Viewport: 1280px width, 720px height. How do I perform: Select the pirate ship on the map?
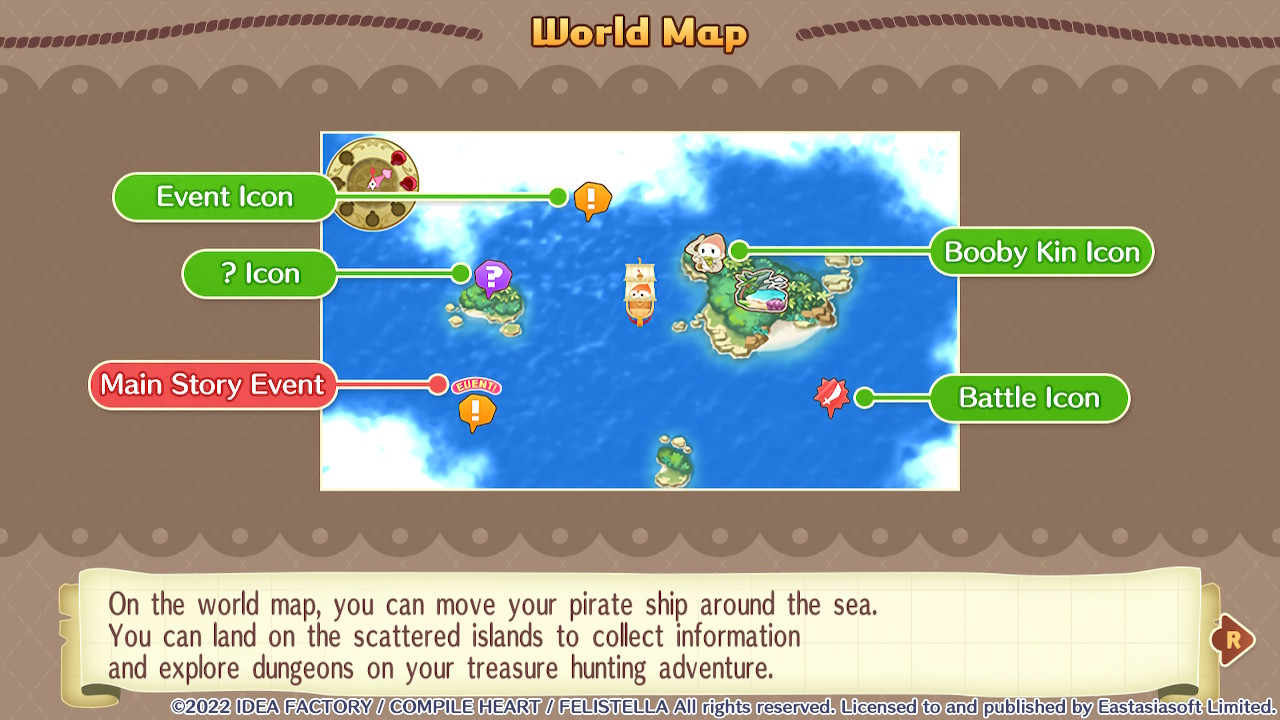[x=640, y=292]
